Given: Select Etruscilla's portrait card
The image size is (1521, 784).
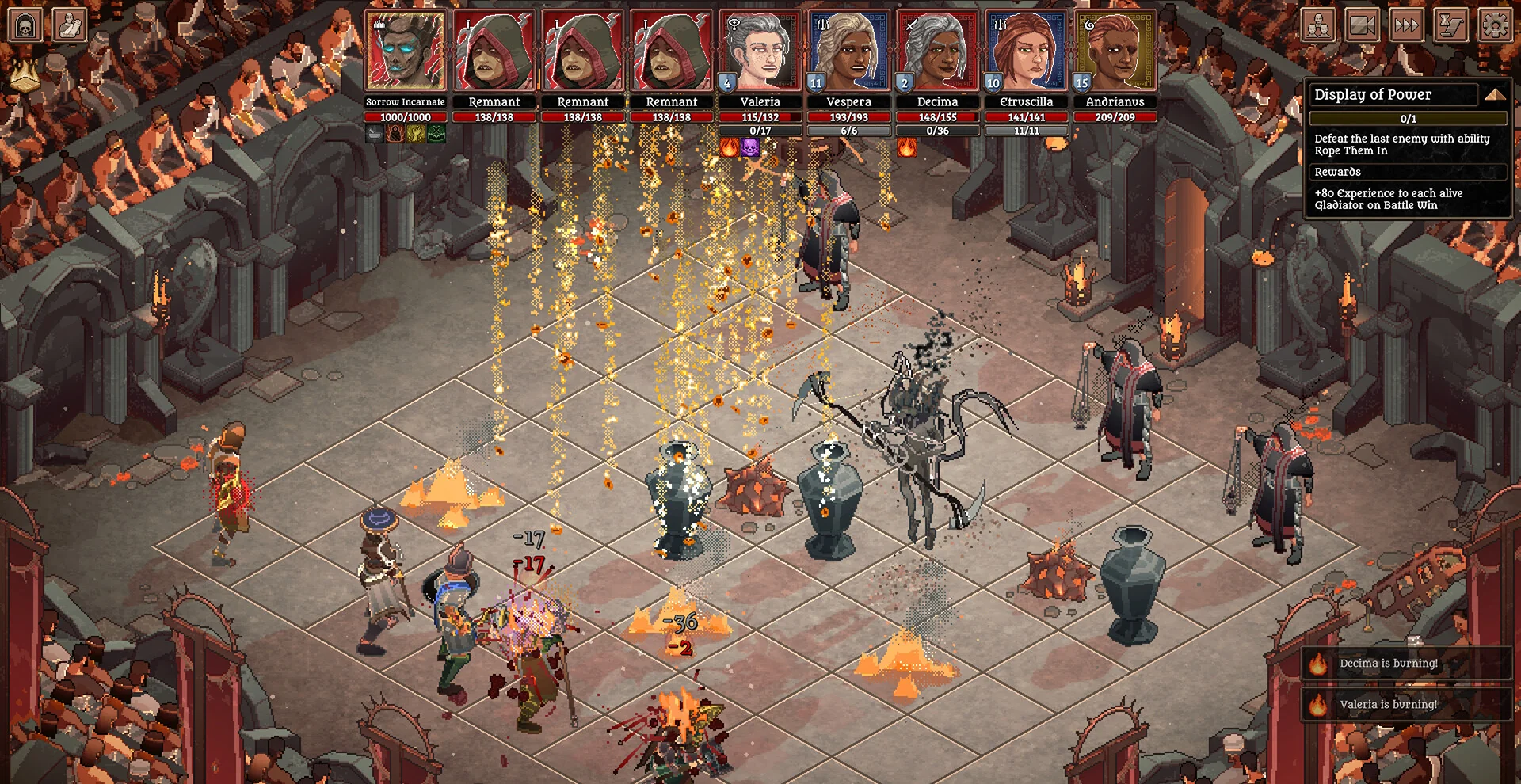Looking at the screenshot, I should [1026, 51].
